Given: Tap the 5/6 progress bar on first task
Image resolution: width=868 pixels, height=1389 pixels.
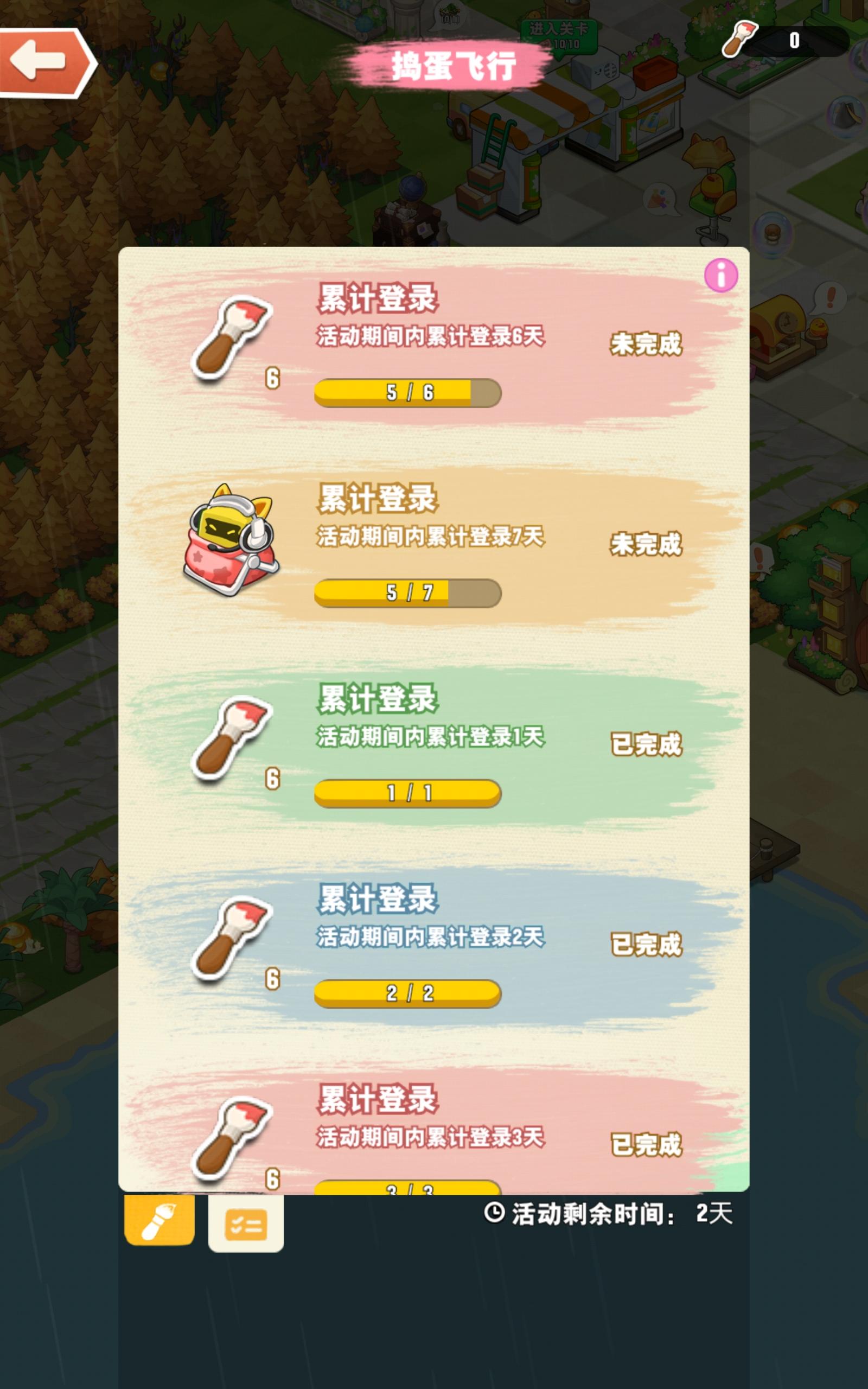Looking at the screenshot, I should 407,393.
